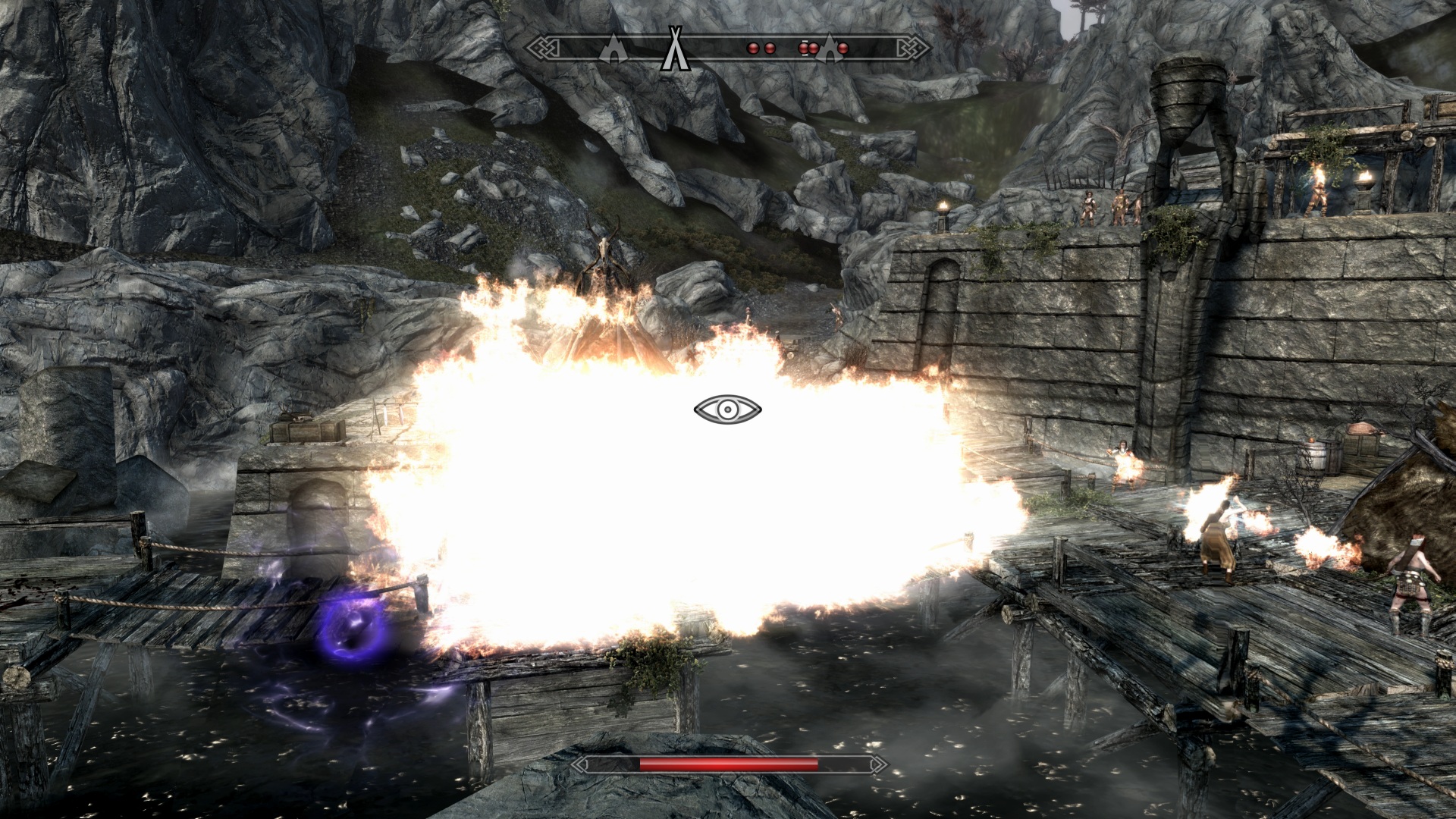
Task: Select the cave marker beside the red enemy dots
Action: [x=830, y=48]
